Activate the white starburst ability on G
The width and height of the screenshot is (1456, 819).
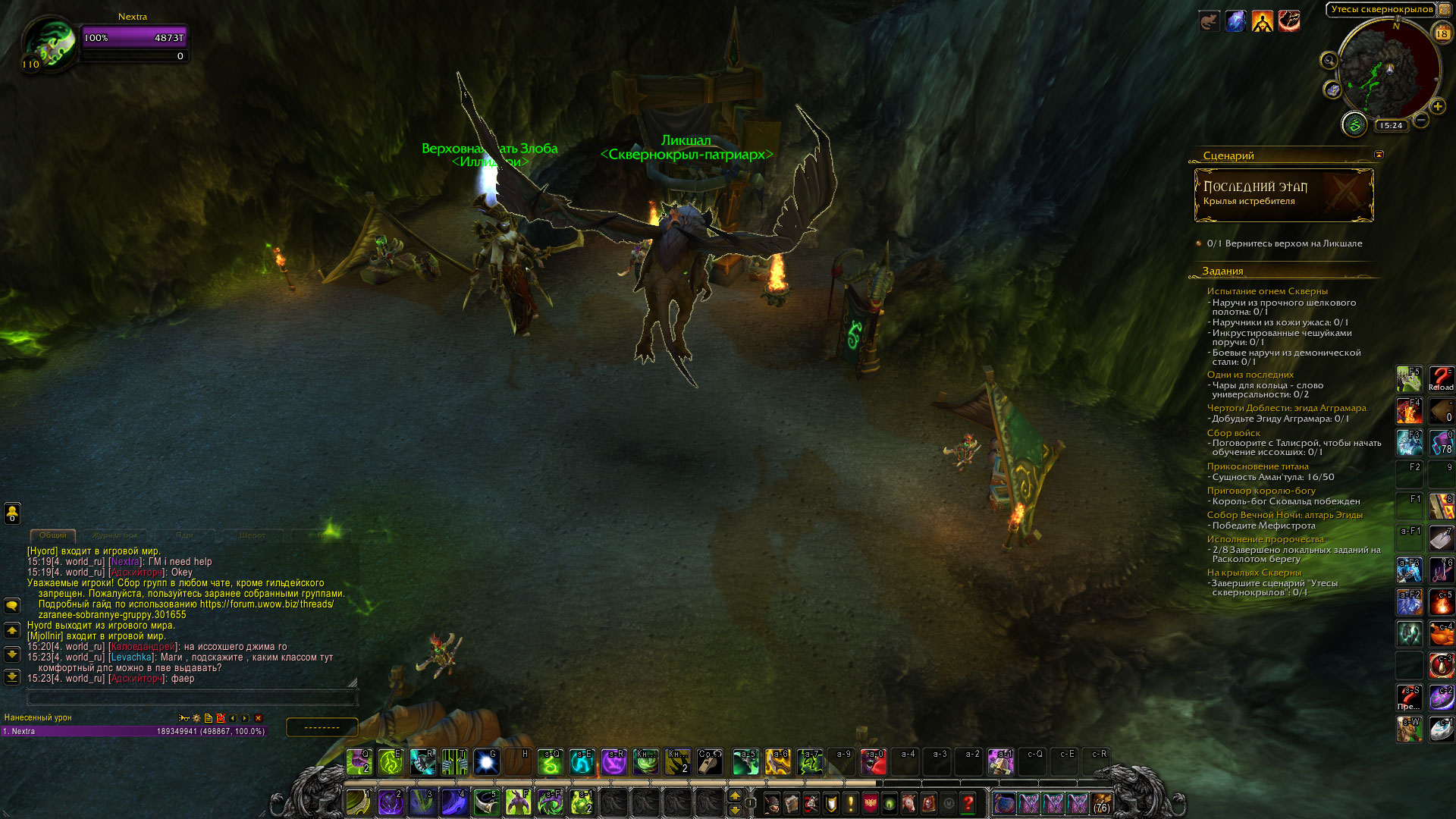tap(486, 762)
